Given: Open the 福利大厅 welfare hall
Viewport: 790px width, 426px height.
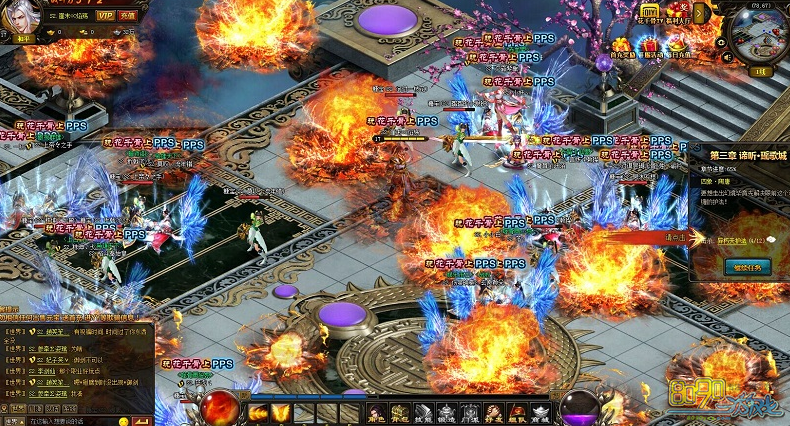Looking at the screenshot, I should [x=679, y=11].
